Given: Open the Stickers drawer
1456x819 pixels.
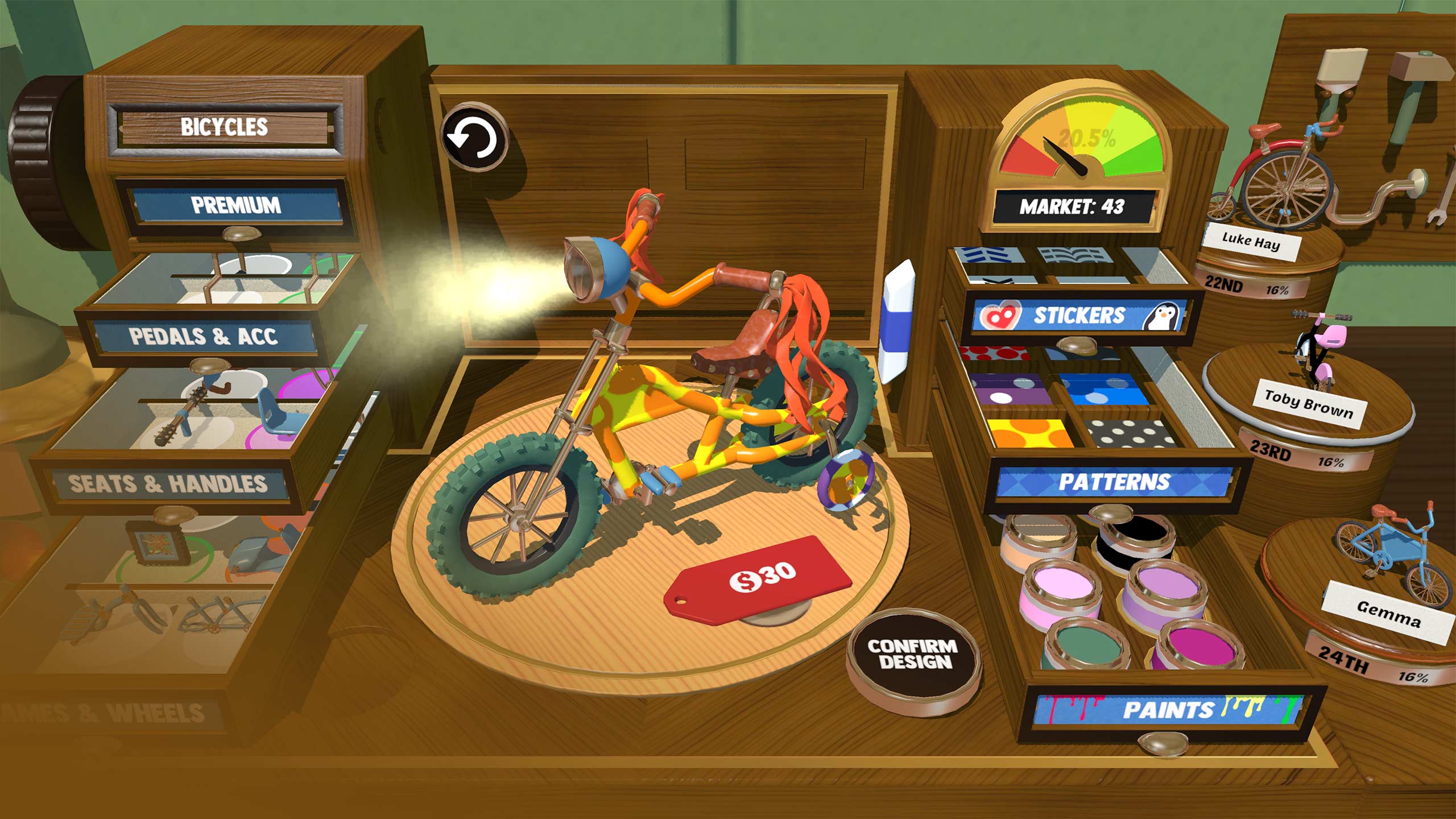Looking at the screenshot, I should coord(1078,316).
